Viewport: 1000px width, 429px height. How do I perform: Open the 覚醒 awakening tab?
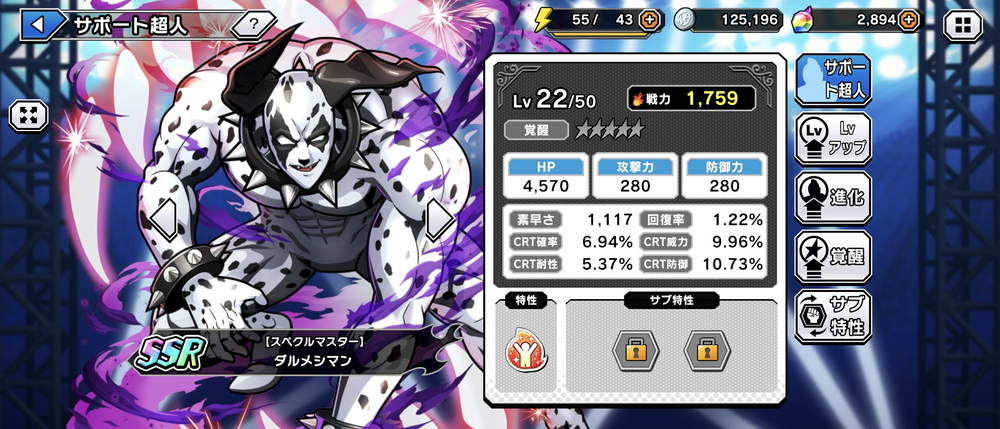coord(833,254)
